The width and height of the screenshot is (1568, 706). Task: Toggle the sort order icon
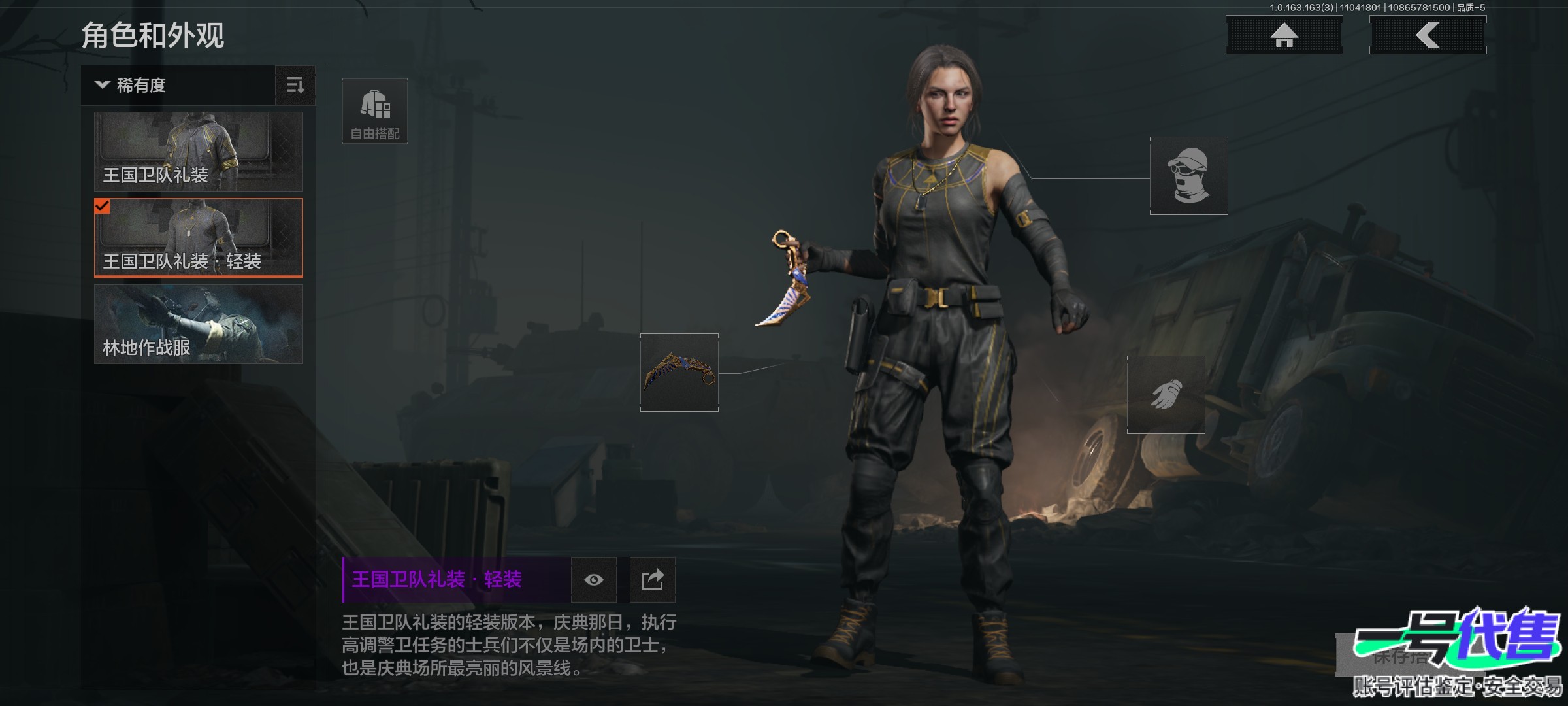point(295,86)
